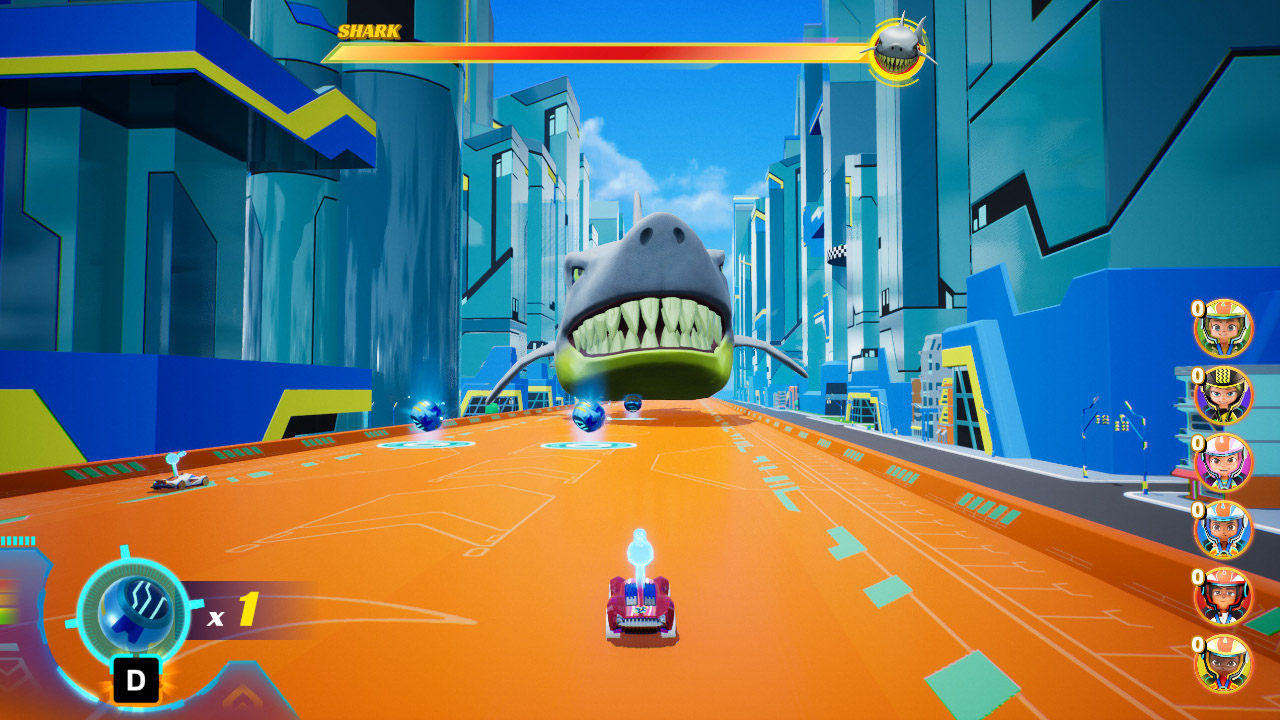Screen dimensions: 1280x720
Task: Activate the blue orb power-up item
Action: pos(132,612)
